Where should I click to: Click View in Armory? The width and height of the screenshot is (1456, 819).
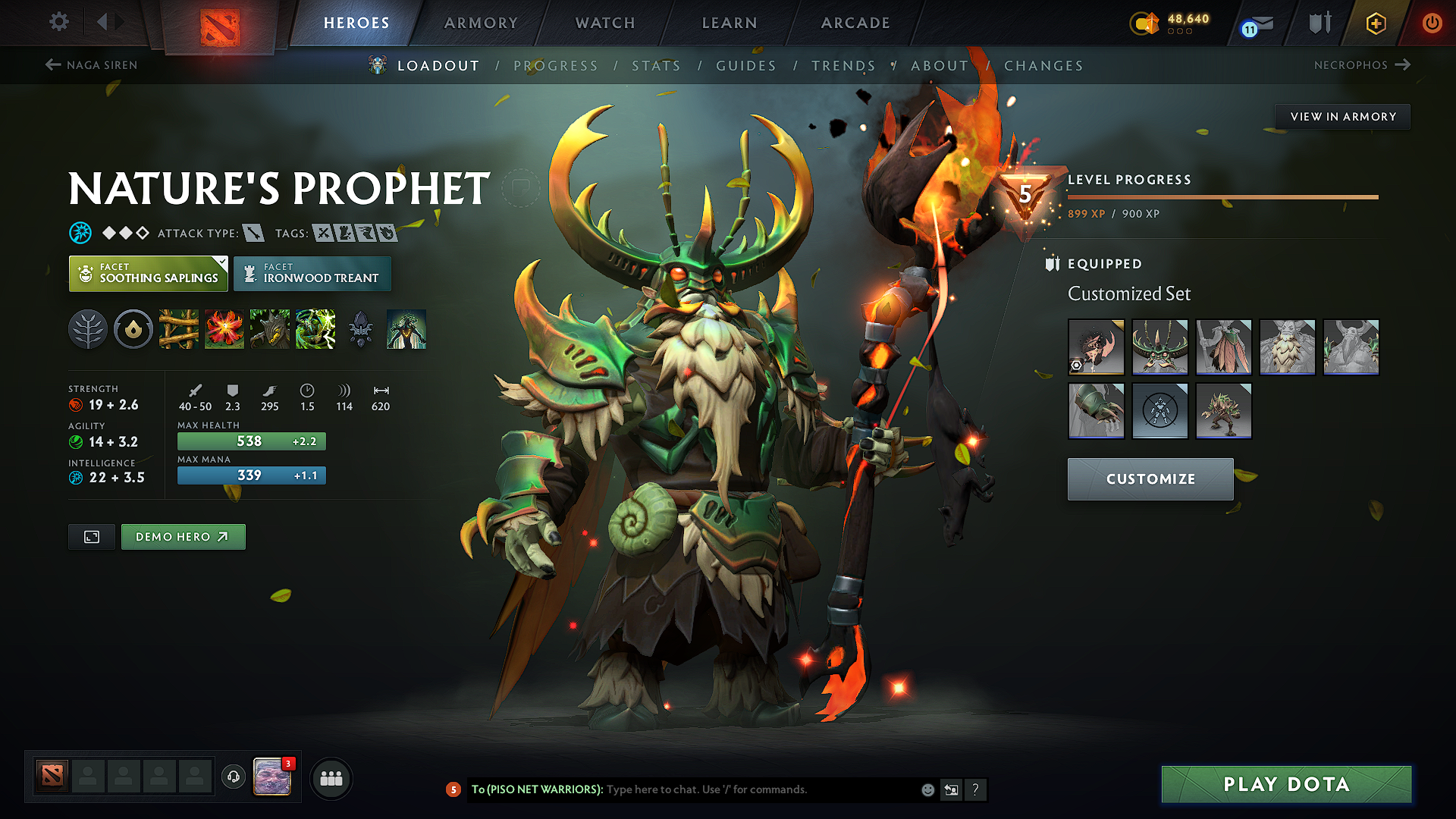pyautogui.click(x=1342, y=116)
